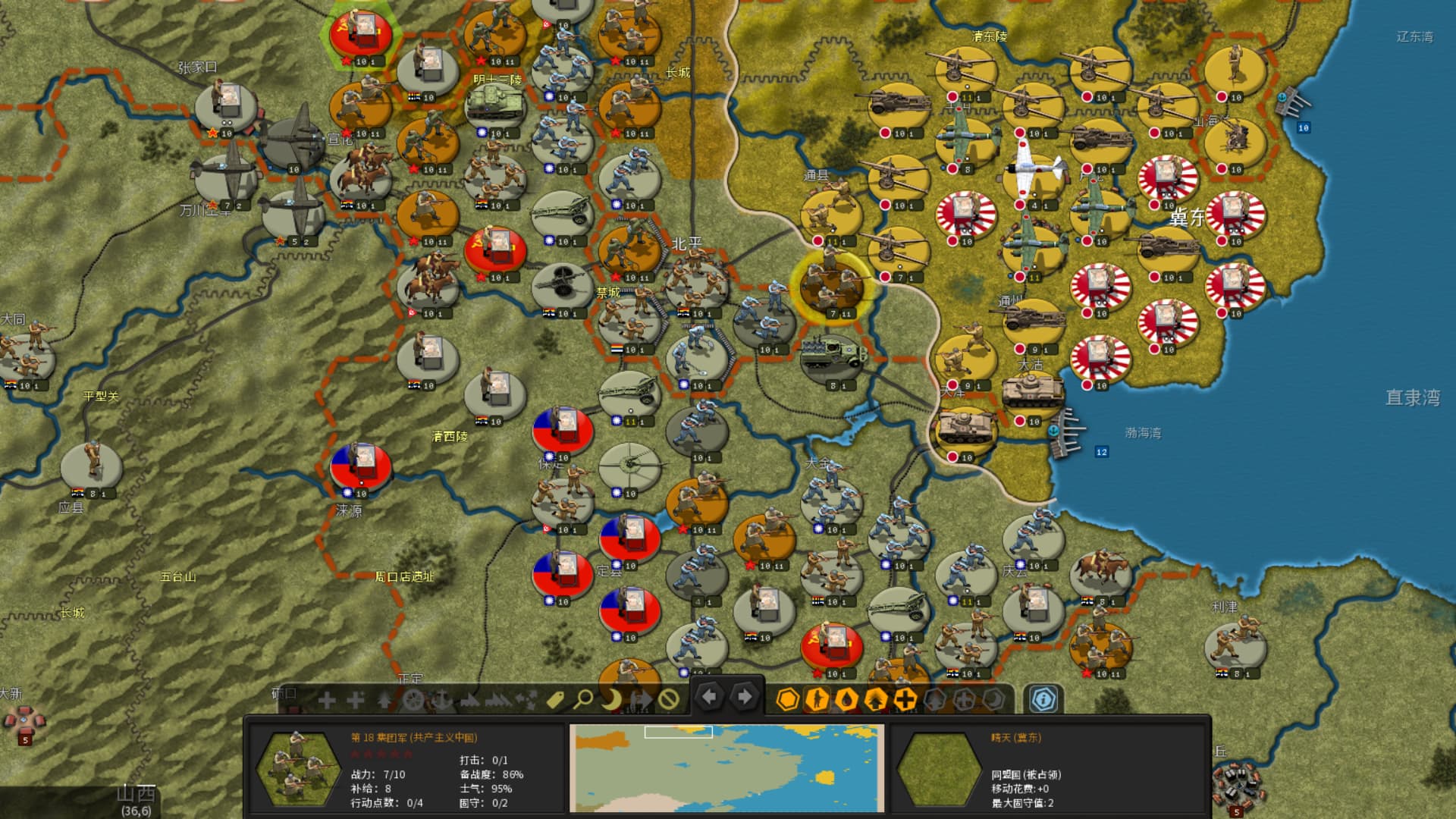This screenshot has height=819, width=1456.
Task: Go to next unit with right arrow
Action: (x=745, y=697)
